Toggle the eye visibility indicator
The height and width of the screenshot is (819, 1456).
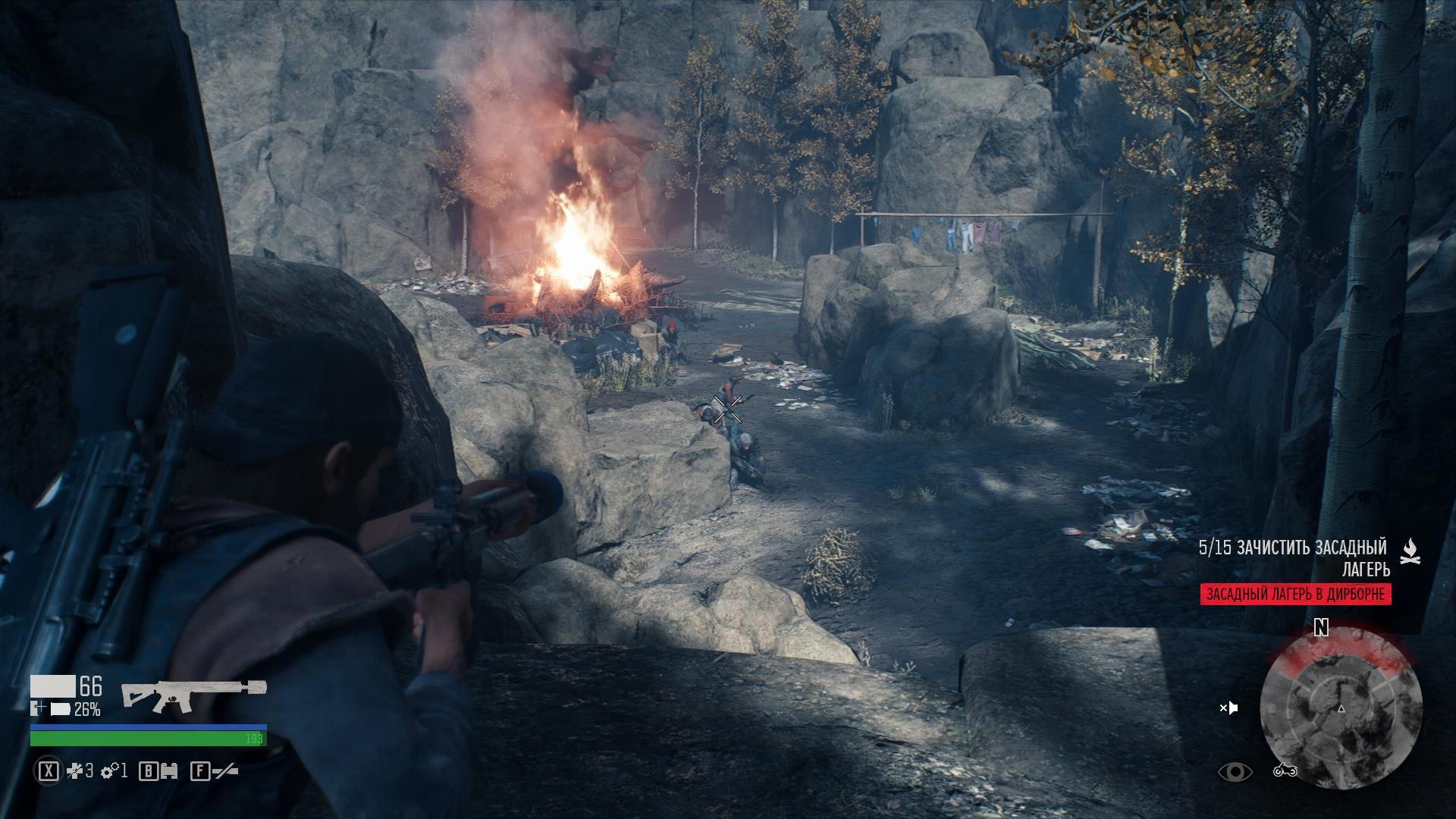pyautogui.click(x=1235, y=772)
